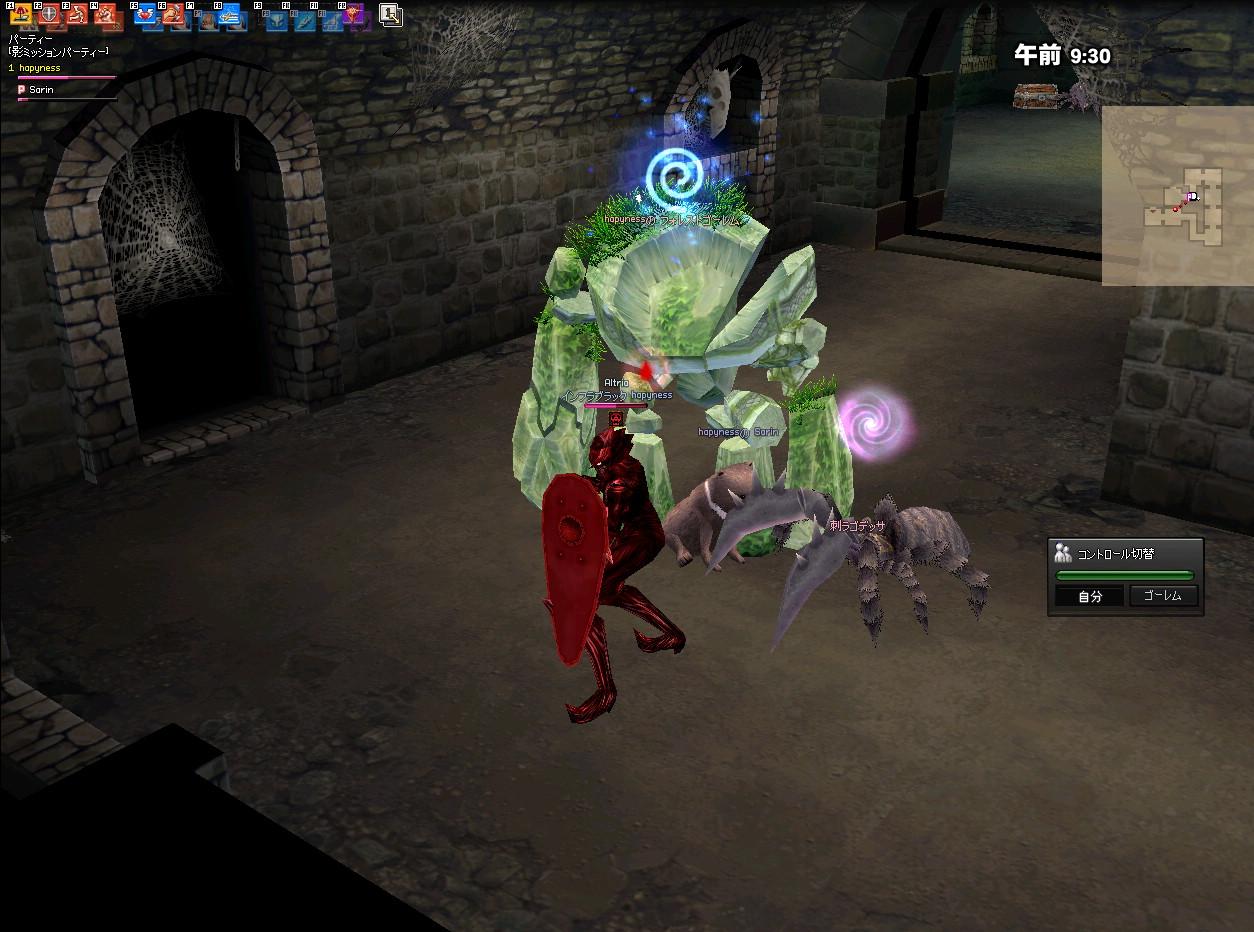Use the F2 round shield defense skill
This screenshot has width=1254, height=932.
click(49, 16)
